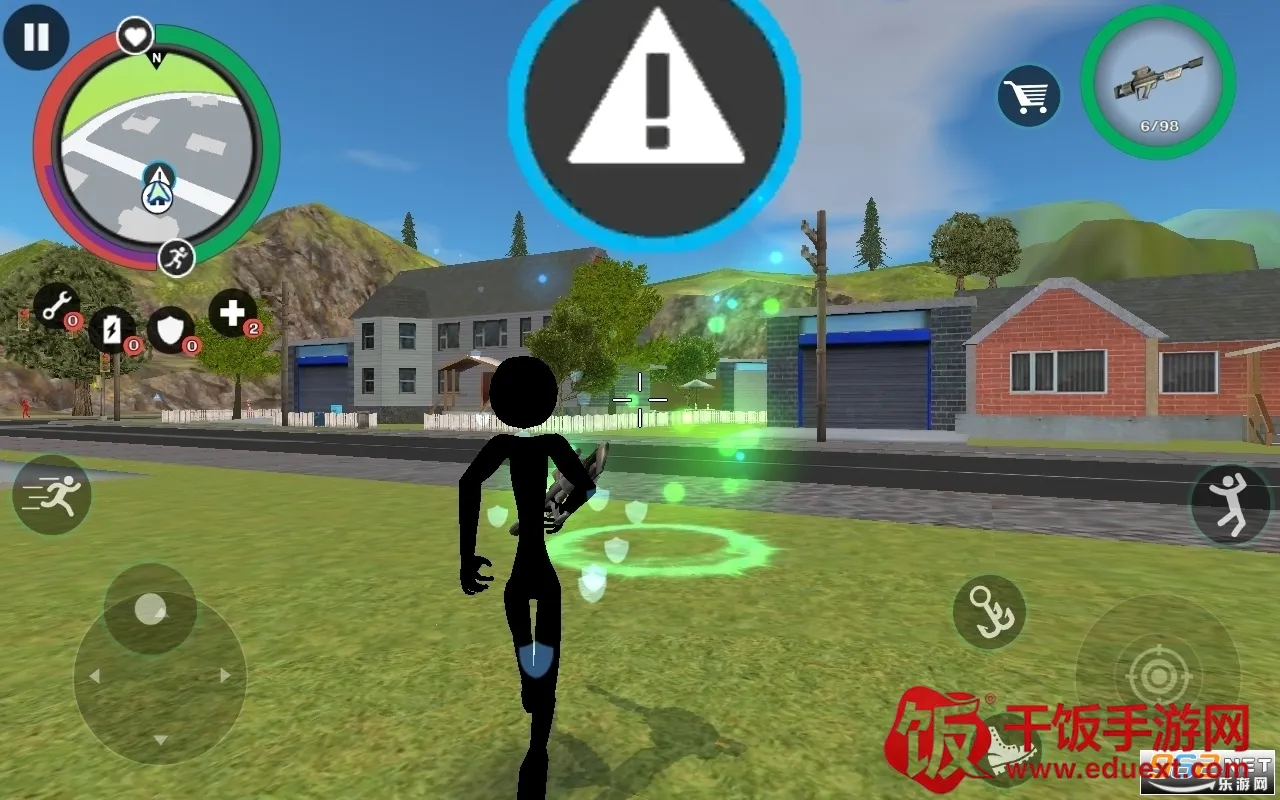This screenshot has width=1280, height=800.
Task: Open the circular minimap
Action: [x=156, y=150]
